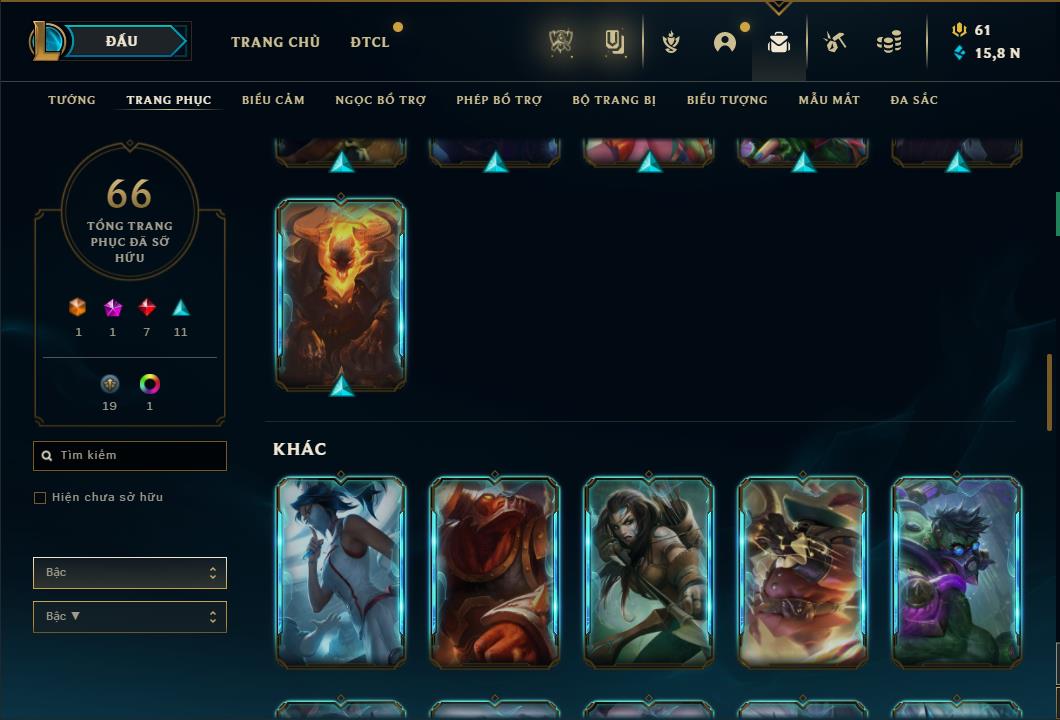Open the ĐTCL game mode tab
This screenshot has width=1060, height=720.
coord(370,42)
